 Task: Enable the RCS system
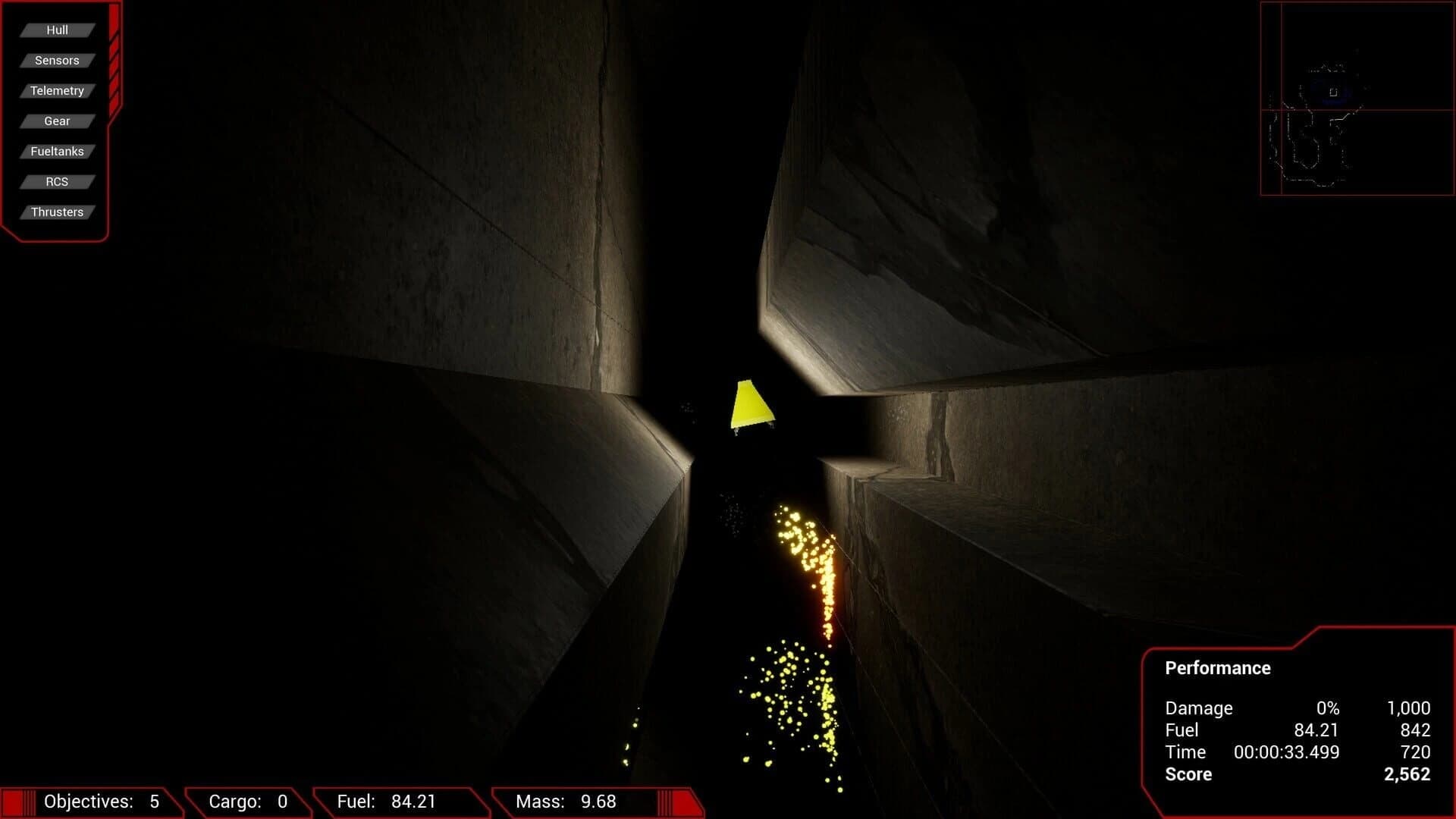[57, 181]
